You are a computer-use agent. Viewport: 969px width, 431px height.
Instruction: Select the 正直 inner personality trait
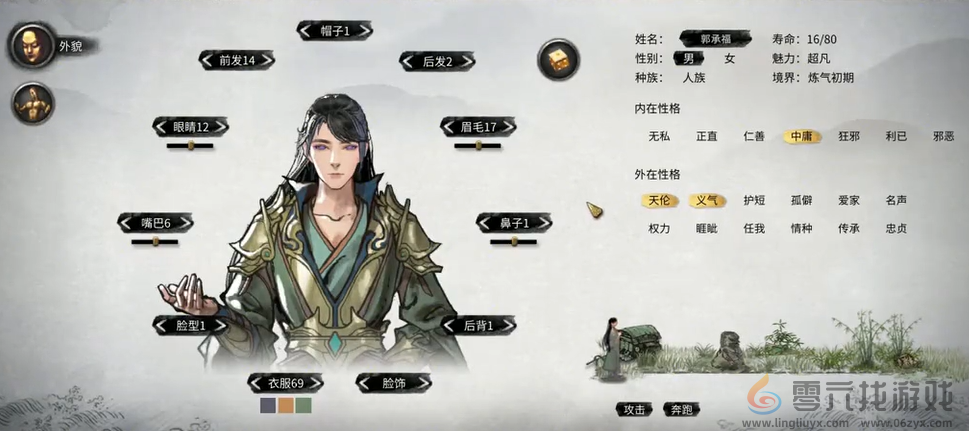(x=707, y=136)
